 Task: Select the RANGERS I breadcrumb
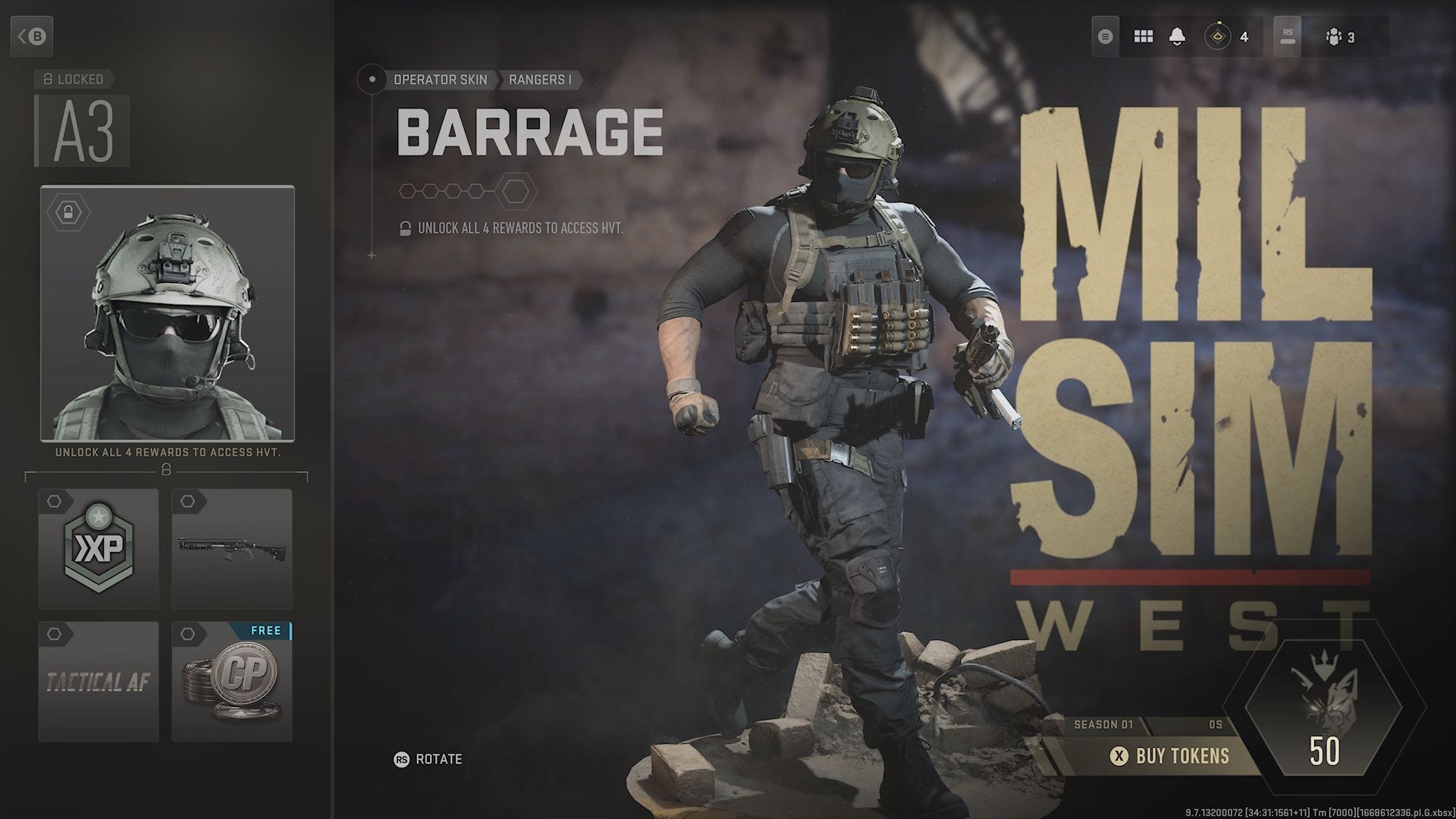tap(541, 80)
